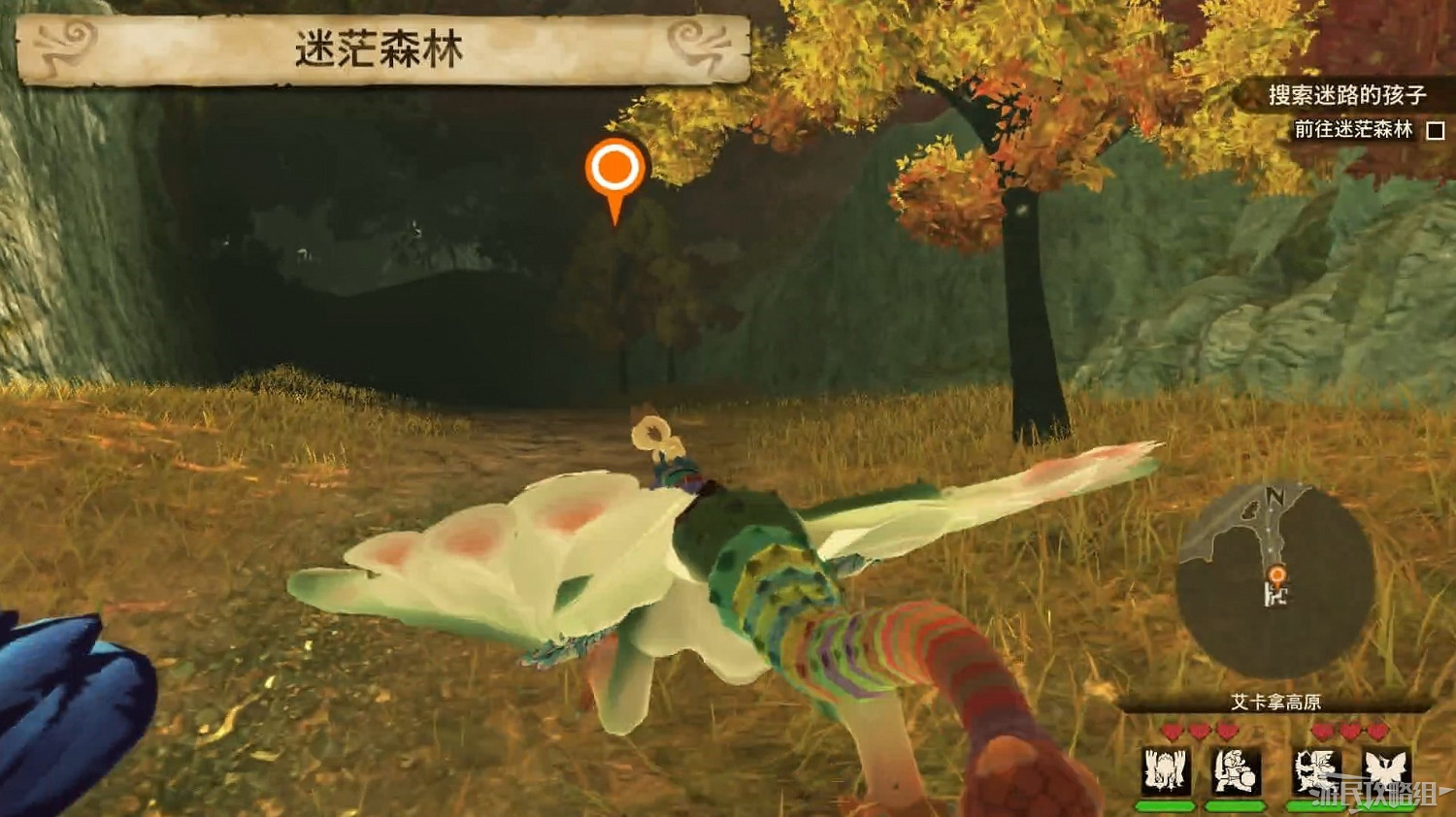Click a heart above the third monster portrait
This screenshot has width=1456, height=817.
coord(1324,731)
